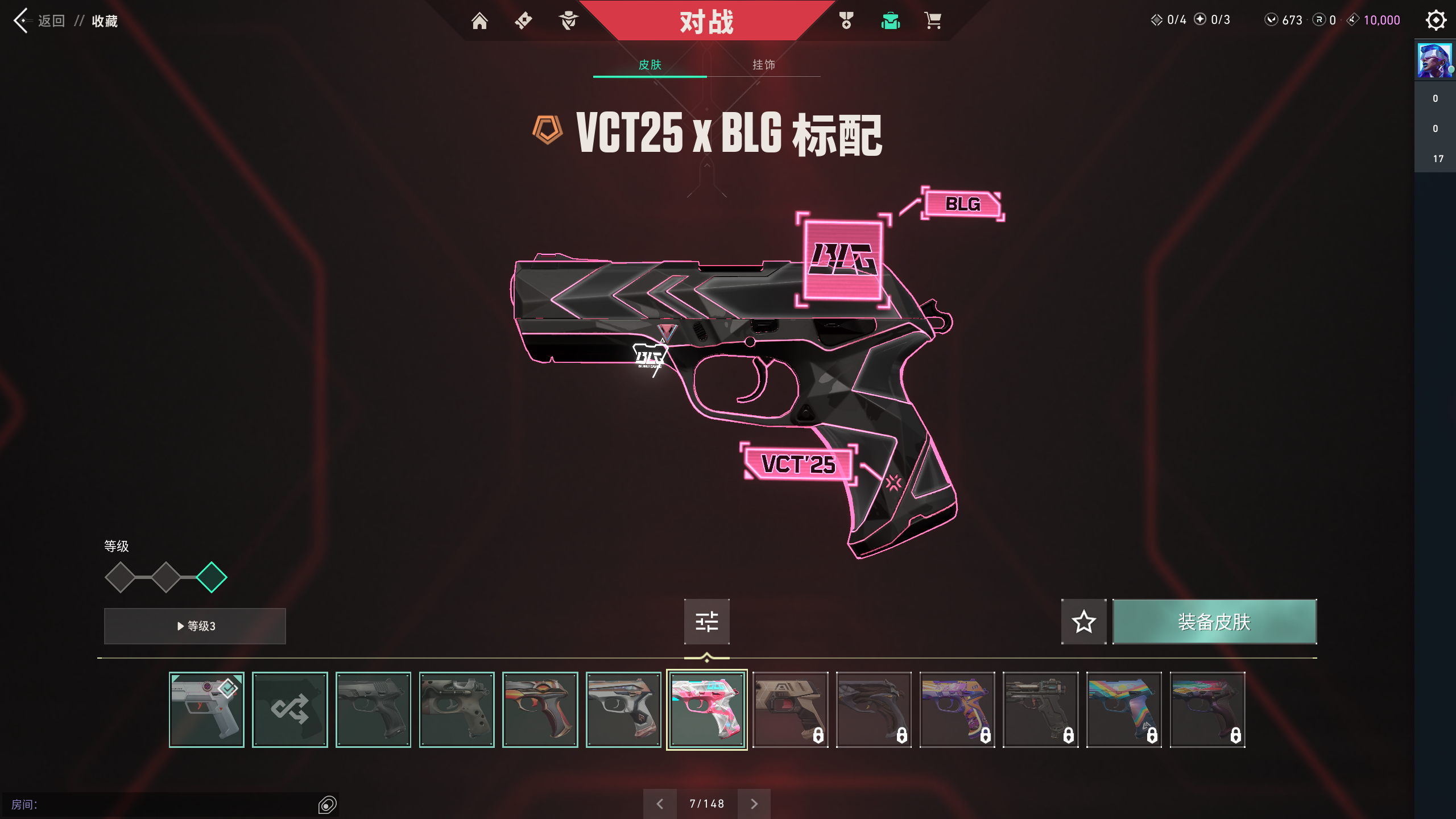The image size is (1456, 819).
Task: Select the first level diamond
Action: click(x=120, y=577)
